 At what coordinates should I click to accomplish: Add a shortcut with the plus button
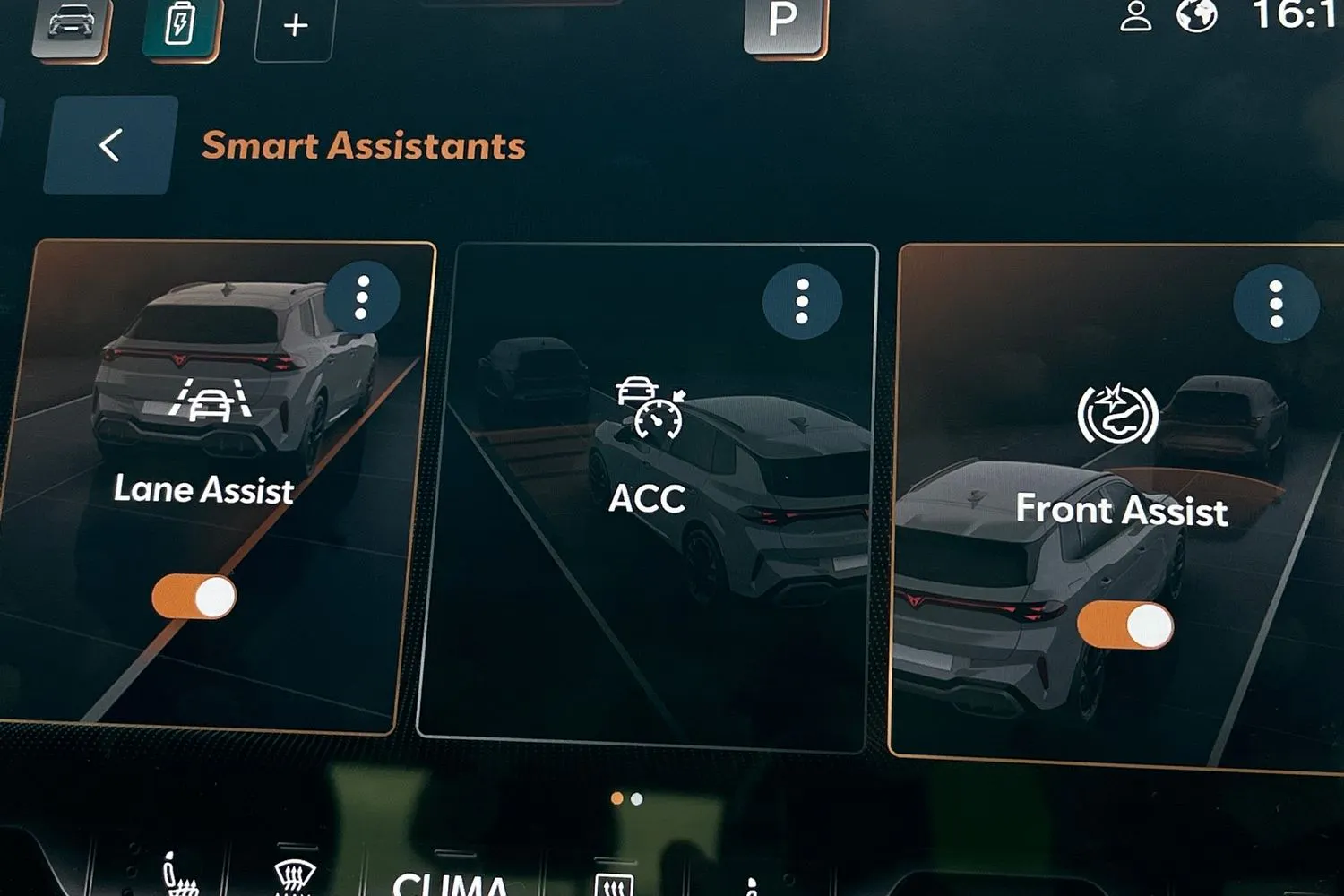295,27
